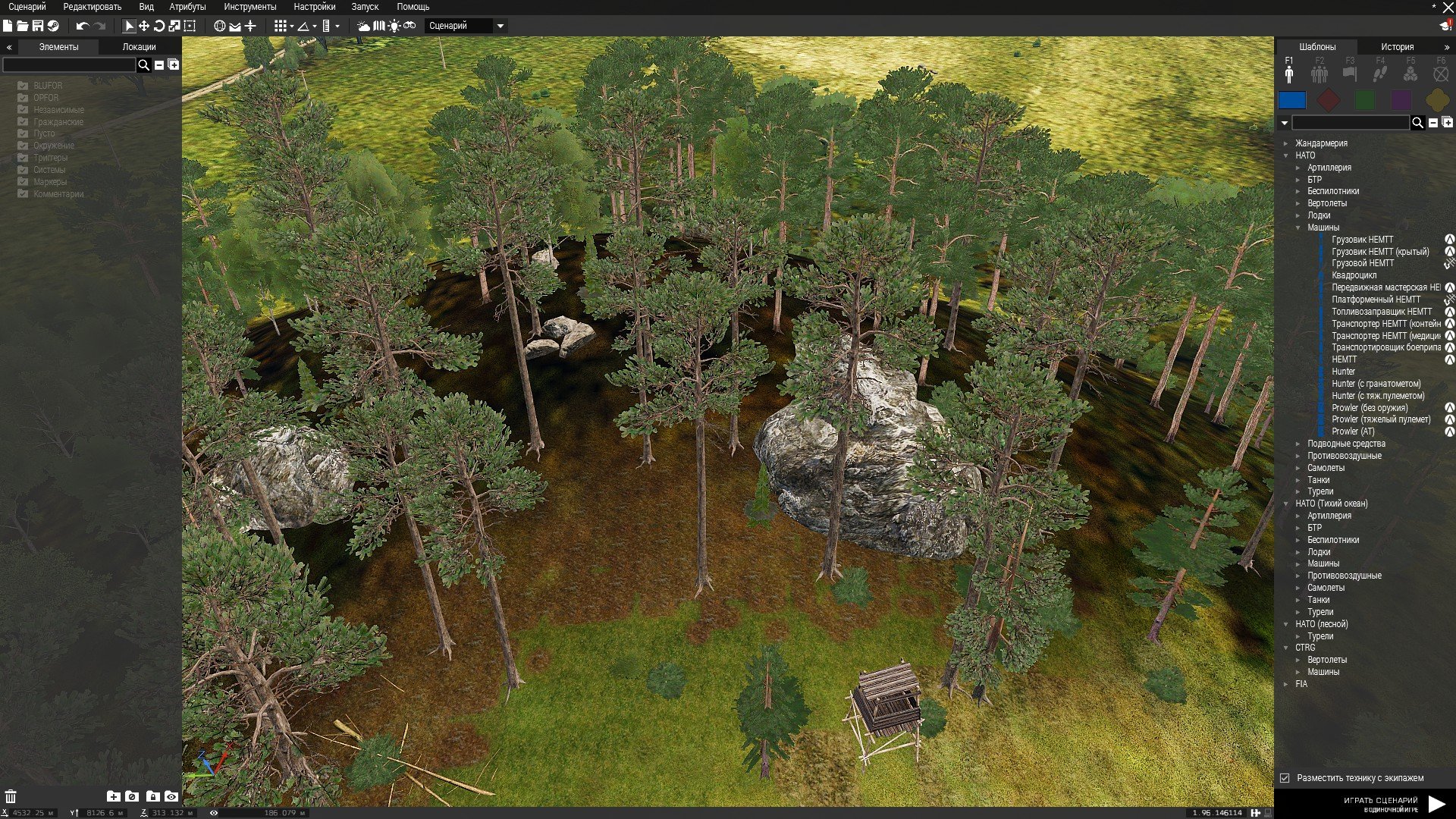Select Квадроцикл vehicle template
This screenshot has width=1456, height=819.
(1354, 275)
